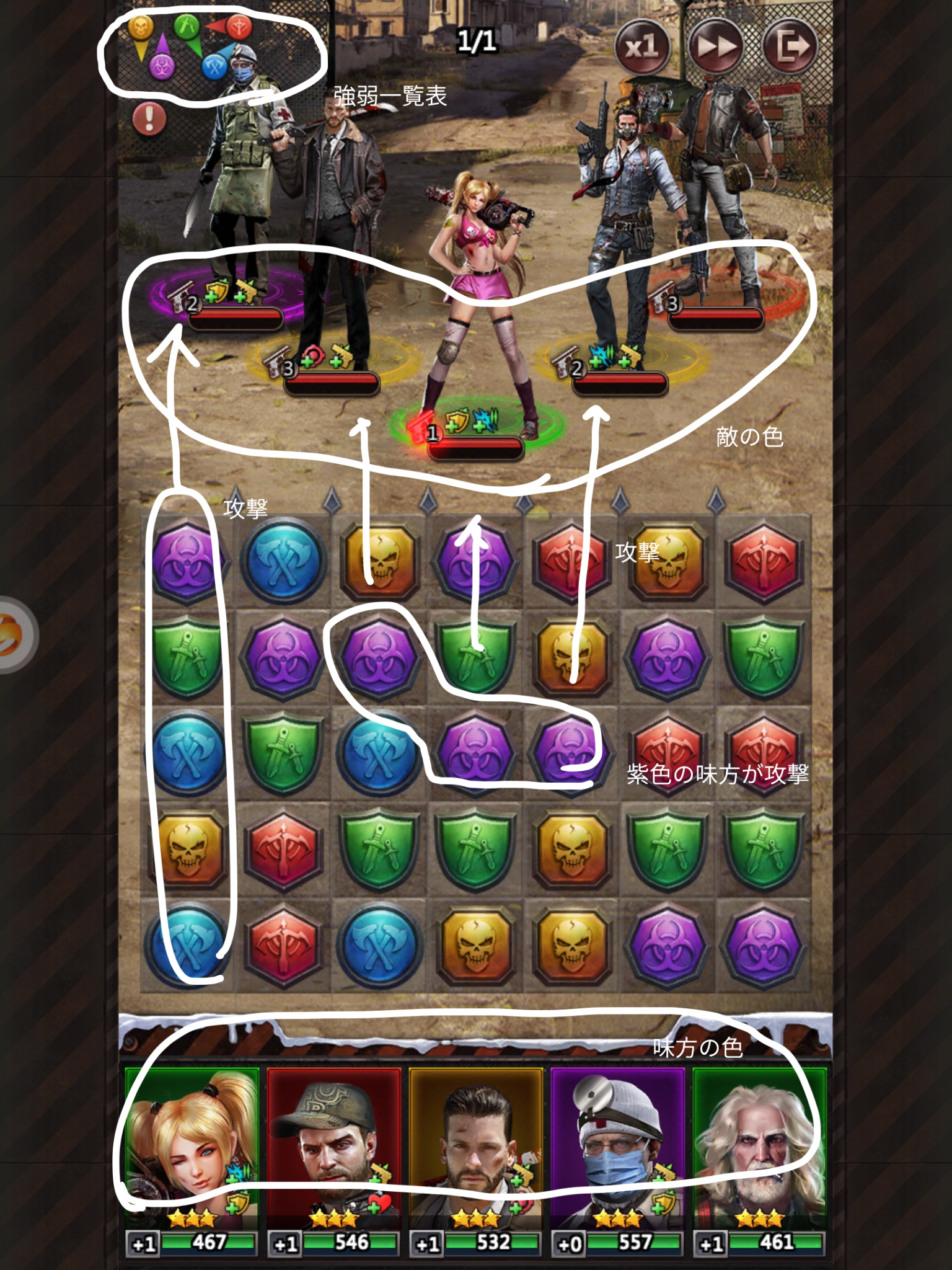Tap the purple biohazard icon in the strength chart

162,67
